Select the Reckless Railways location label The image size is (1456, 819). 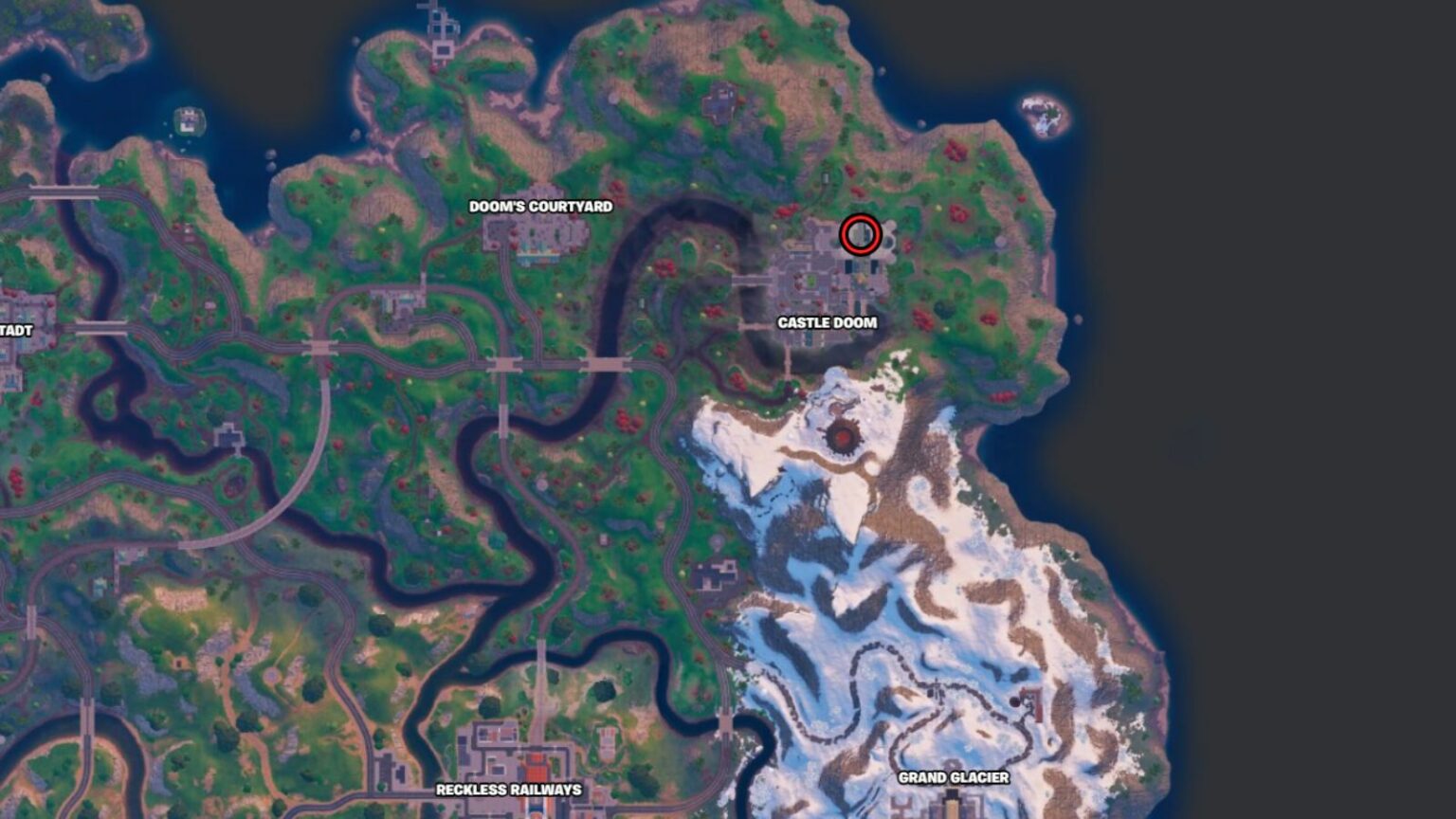(508, 790)
